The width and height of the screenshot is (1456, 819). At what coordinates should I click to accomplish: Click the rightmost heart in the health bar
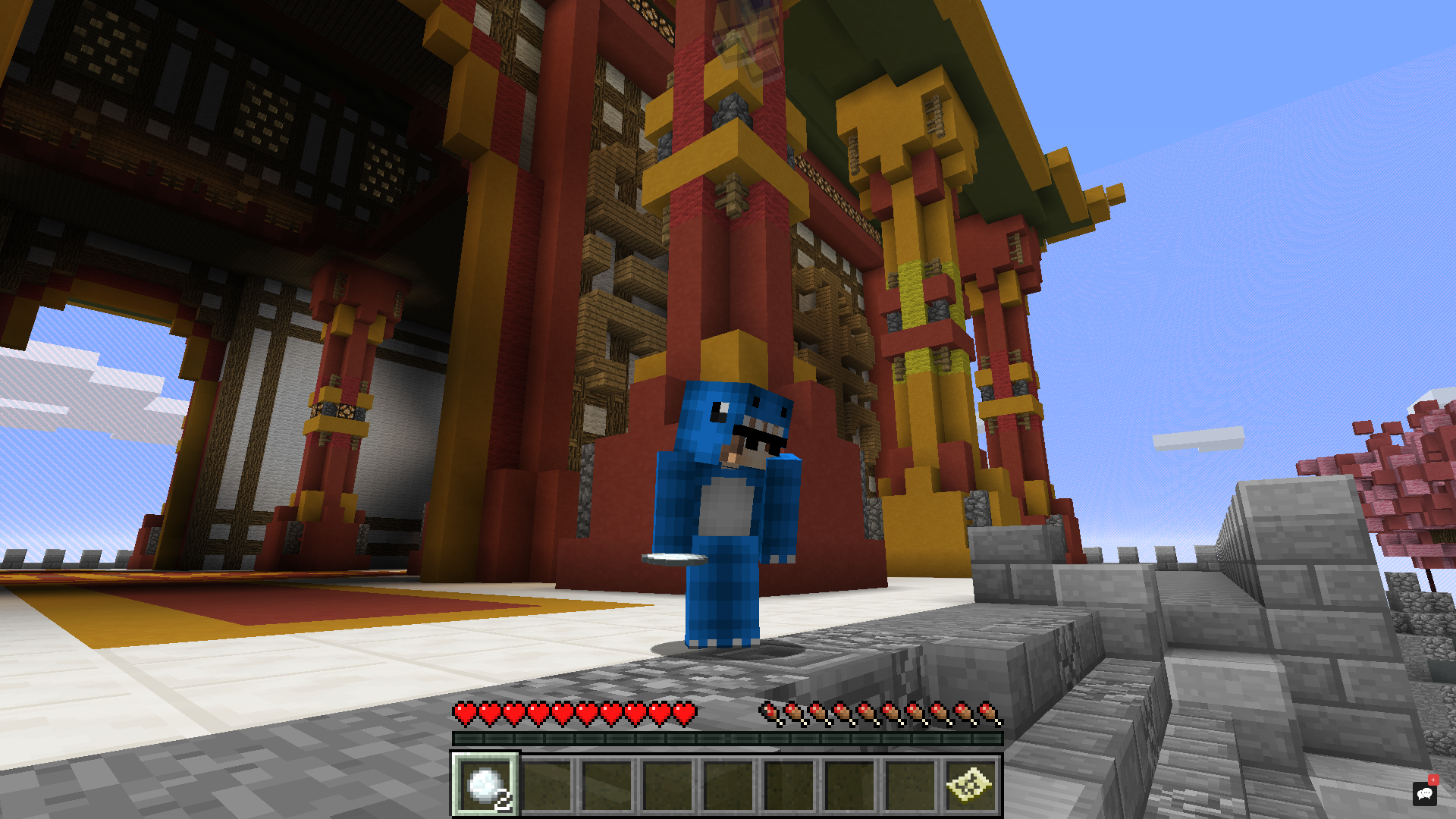[687, 714]
